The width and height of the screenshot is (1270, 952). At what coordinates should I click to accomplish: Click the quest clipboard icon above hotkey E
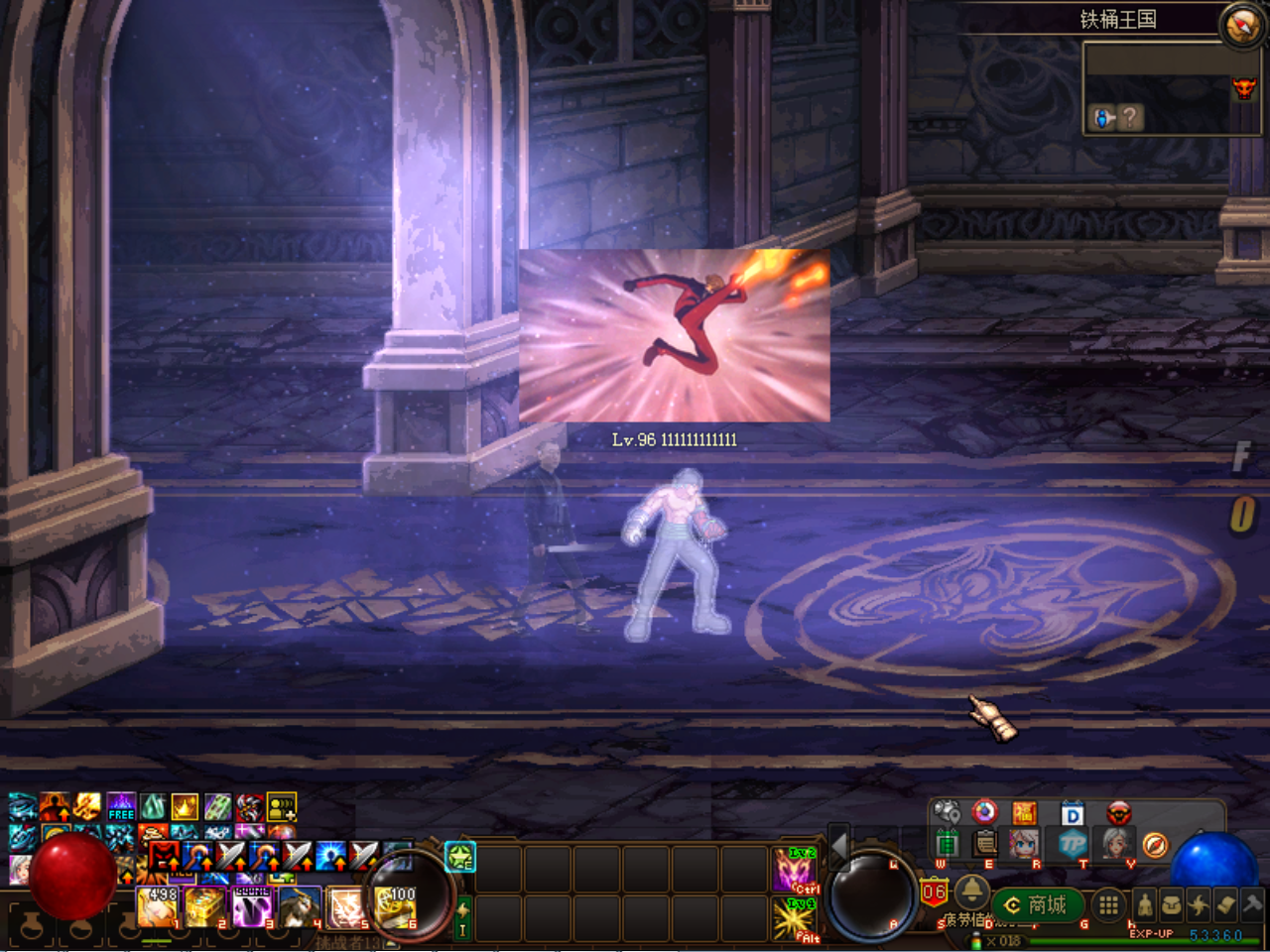click(983, 845)
